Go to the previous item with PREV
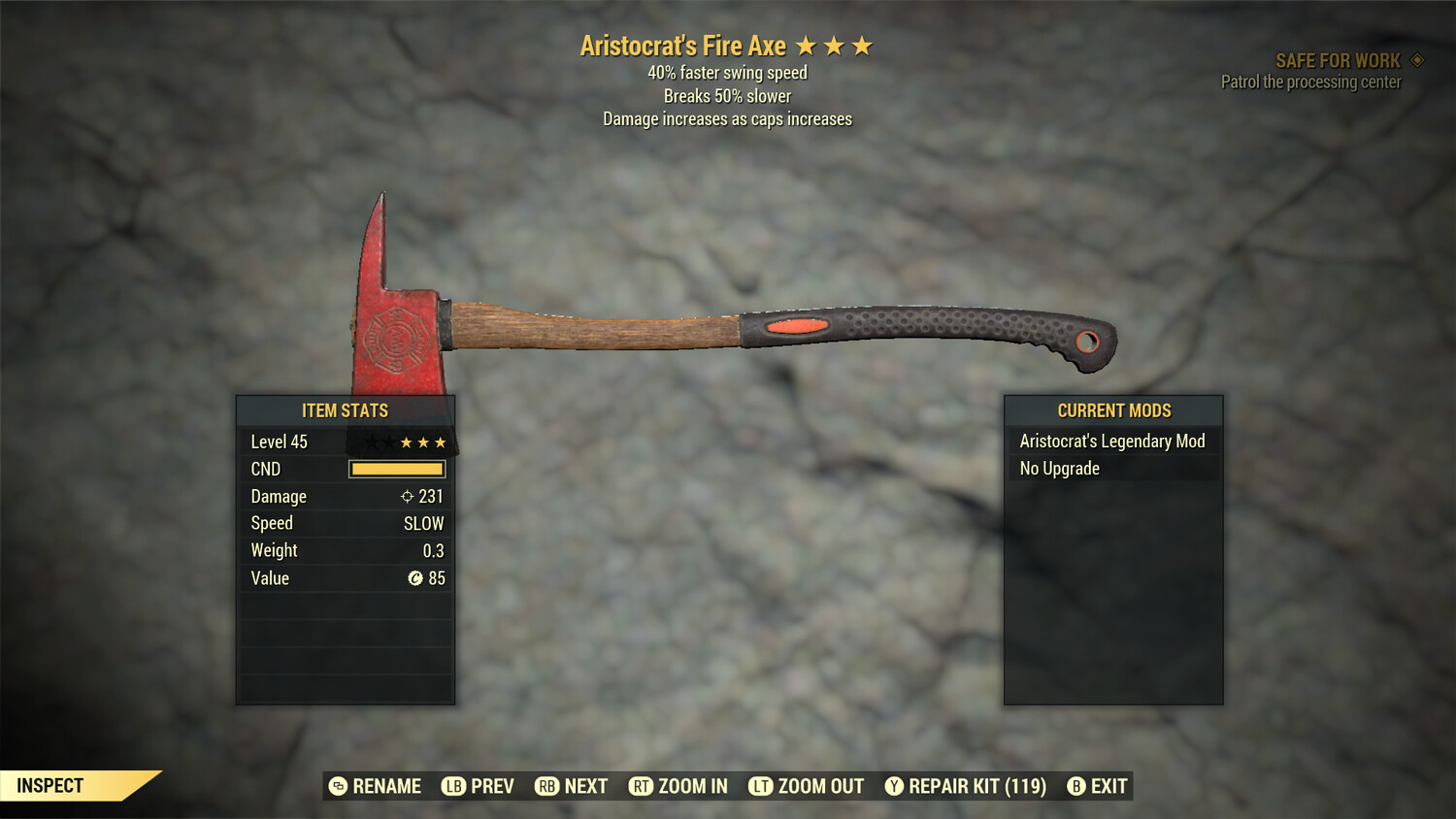Image resolution: width=1456 pixels, height=819 pixels. pos(479,786)
